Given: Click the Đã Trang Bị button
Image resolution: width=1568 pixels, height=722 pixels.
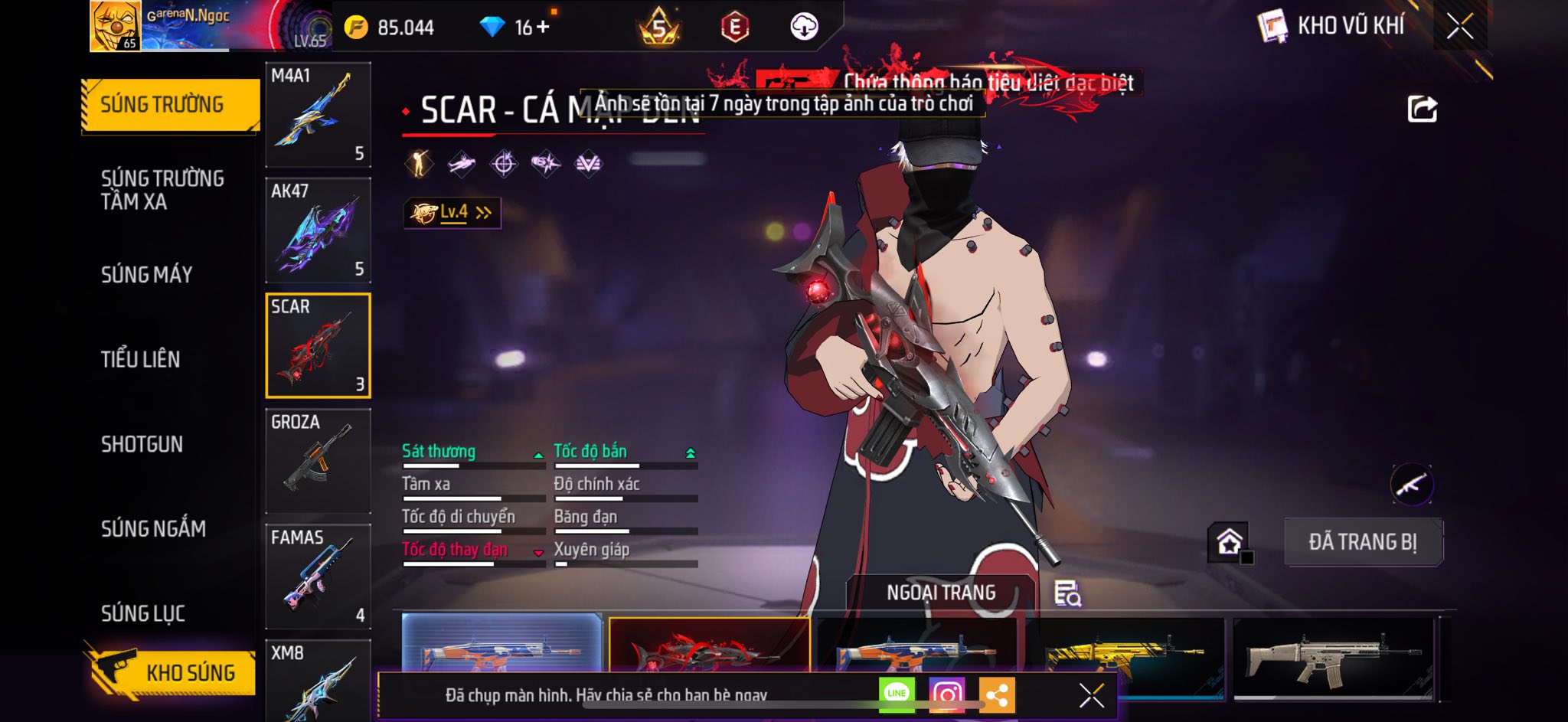Looking at the screenshot, I should point(1363,542).
